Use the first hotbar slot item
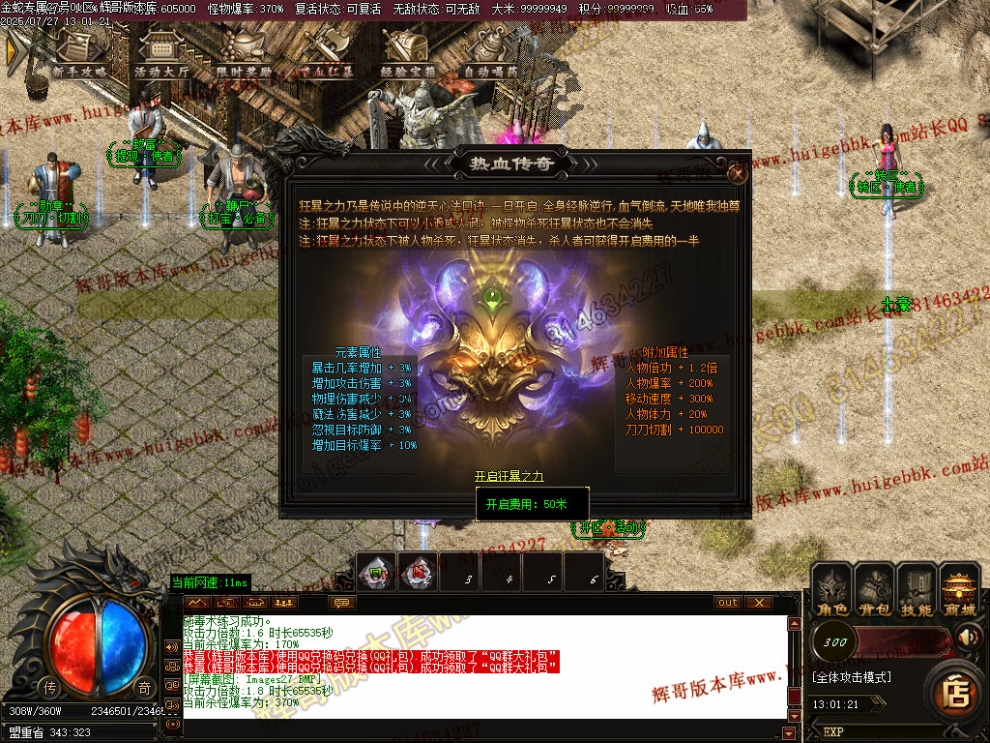Screen dimensions: 990x743 (x=376, y=572)
